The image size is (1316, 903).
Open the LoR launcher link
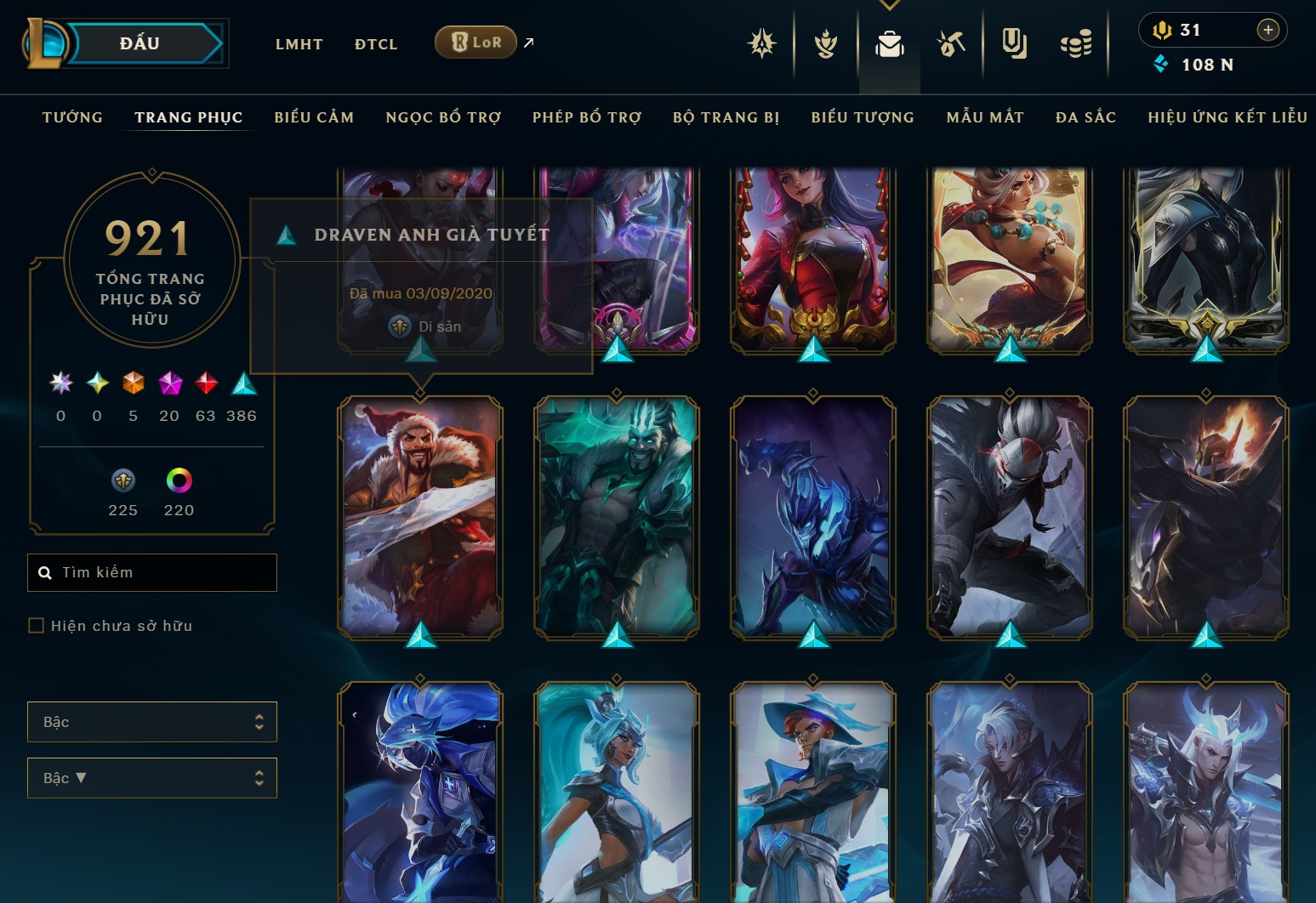[476, 42]
